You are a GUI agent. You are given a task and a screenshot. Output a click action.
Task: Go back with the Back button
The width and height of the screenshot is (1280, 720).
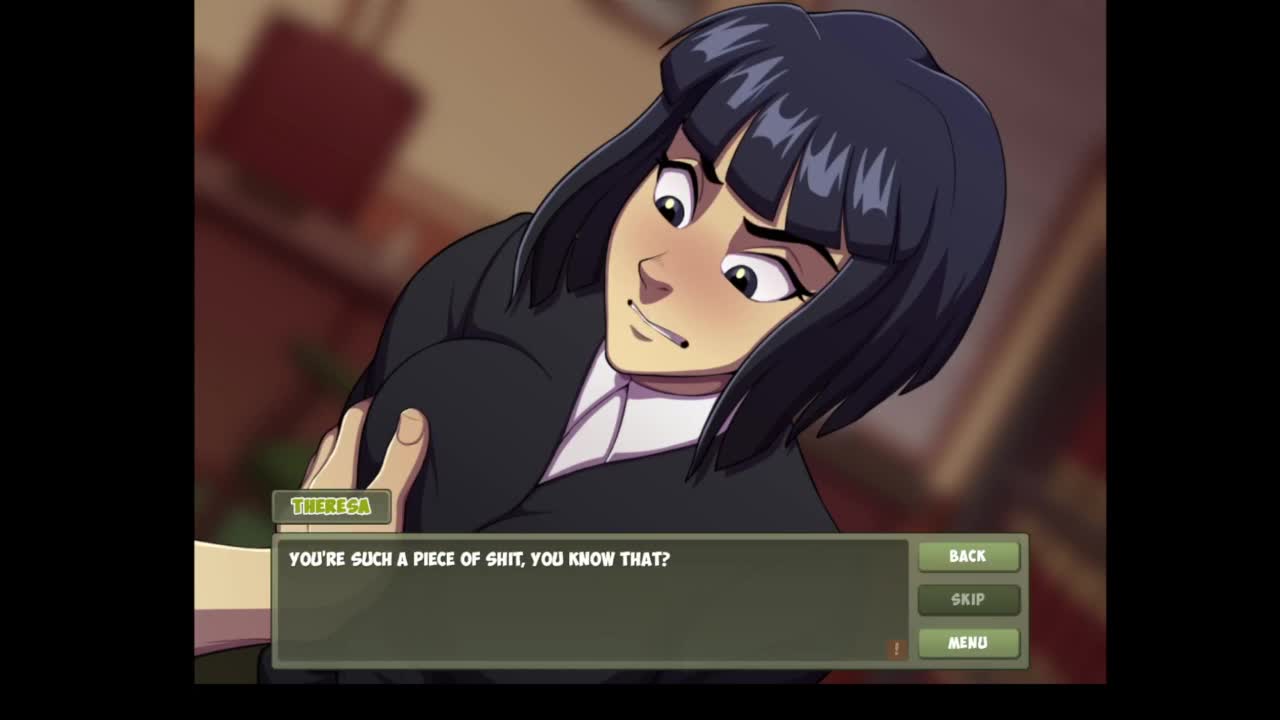click(x=968, y=556)
